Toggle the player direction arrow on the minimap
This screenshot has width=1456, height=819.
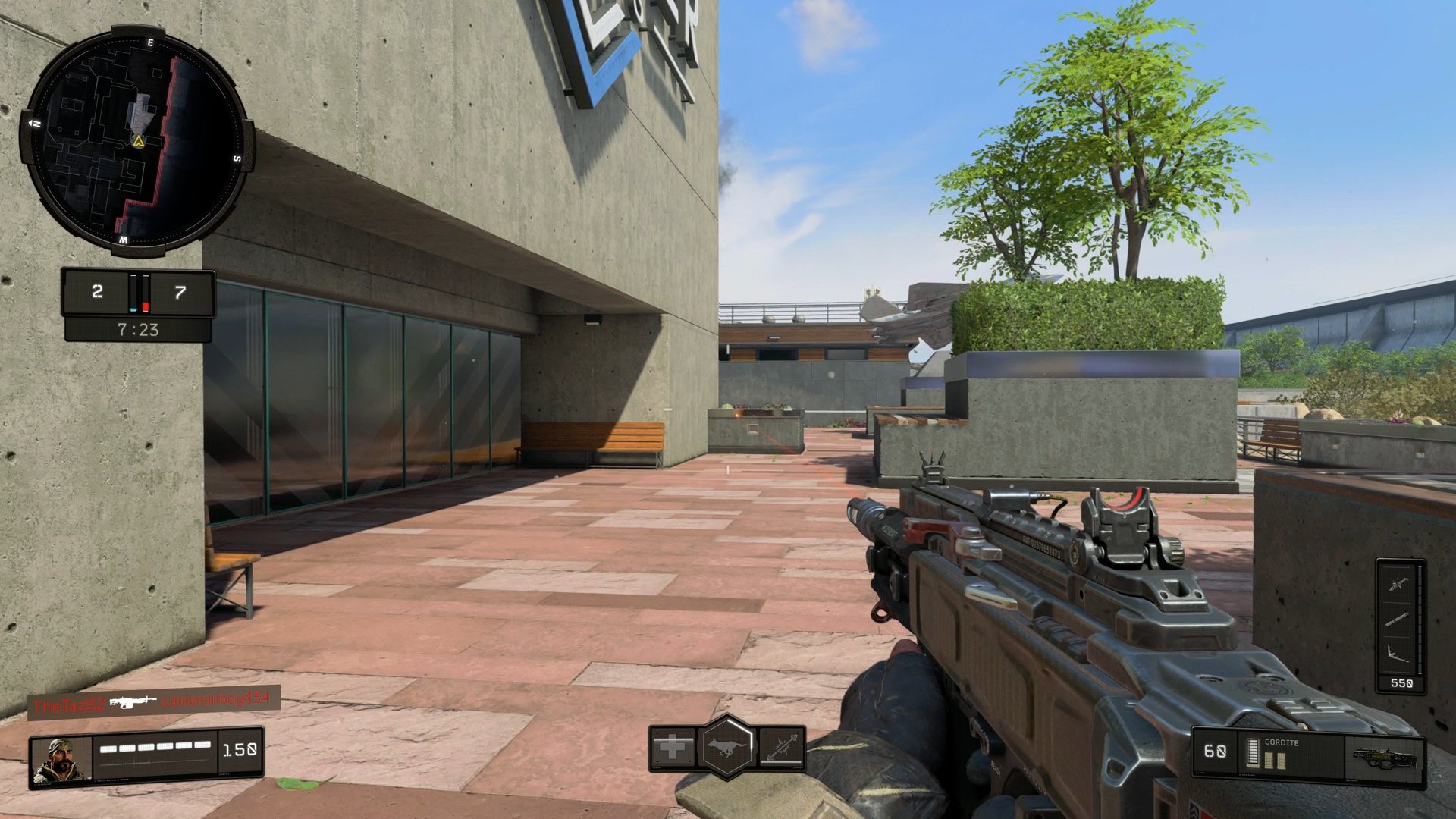pos(137,141)
